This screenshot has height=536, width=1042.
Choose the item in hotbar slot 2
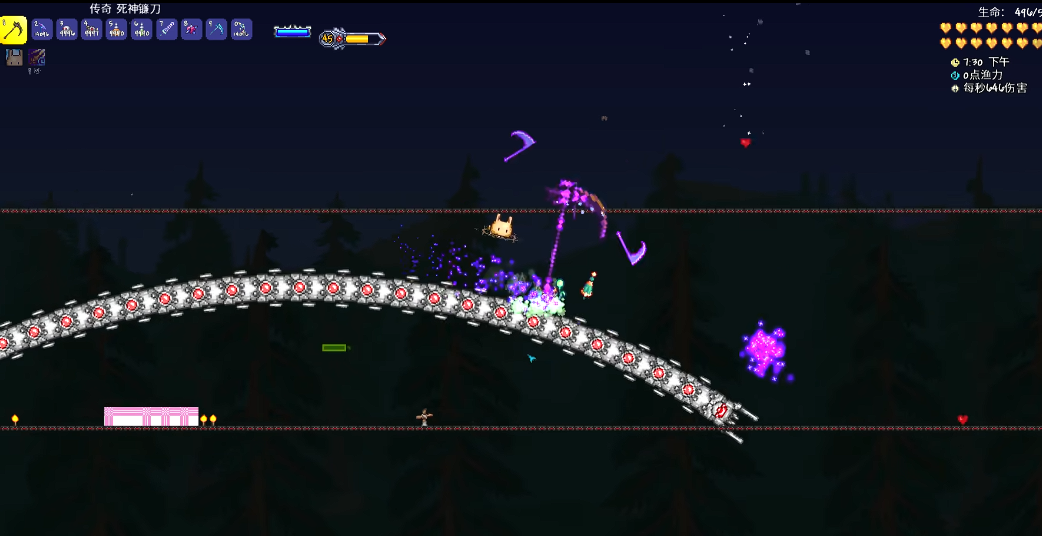pos(42,30)
